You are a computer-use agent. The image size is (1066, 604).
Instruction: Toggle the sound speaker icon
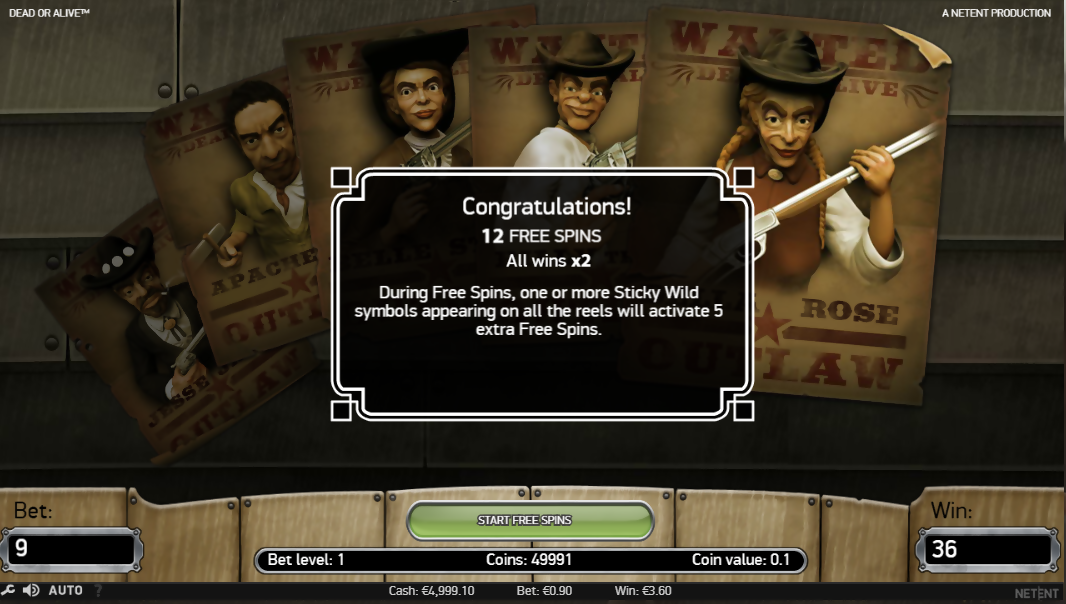(31, 591)
